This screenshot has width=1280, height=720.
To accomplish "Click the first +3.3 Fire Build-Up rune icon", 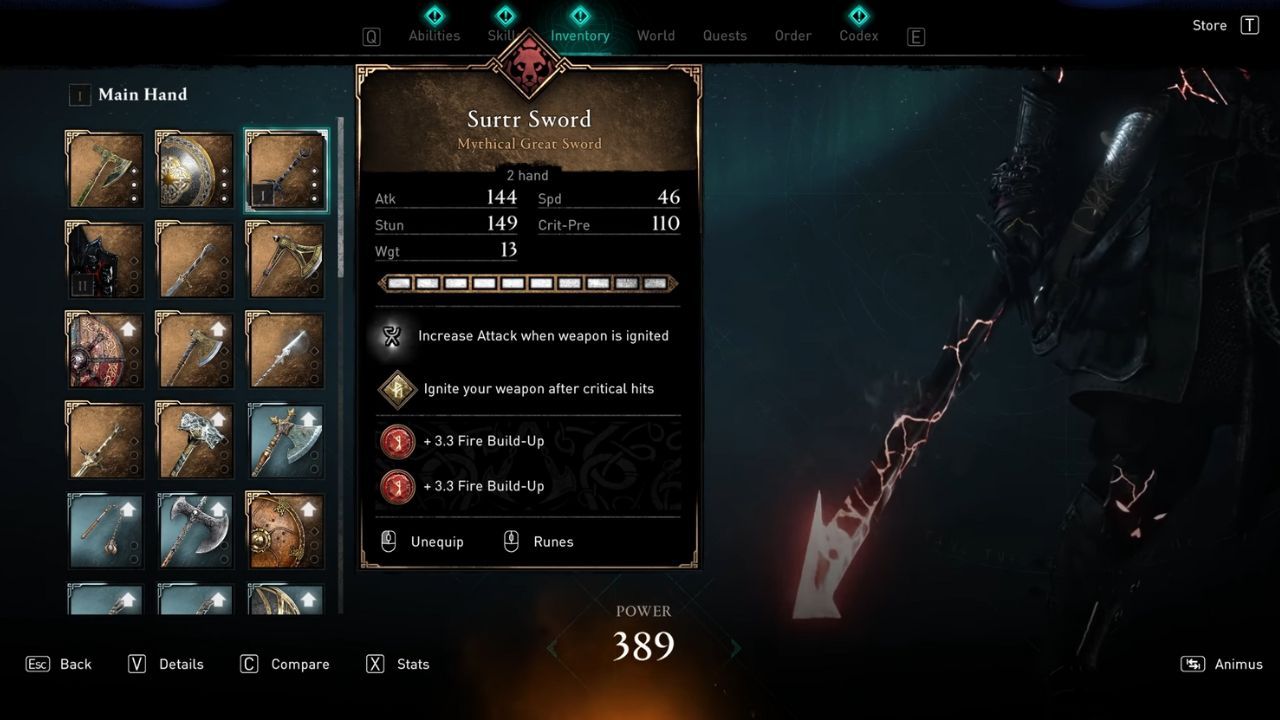I will (x=397, y=441).
